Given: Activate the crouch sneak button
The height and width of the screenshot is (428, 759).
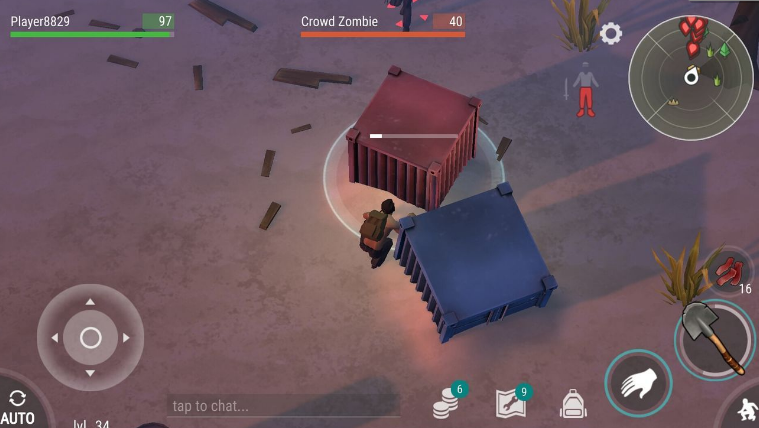Looking at the screenshot, I should [x=744, y=409].
